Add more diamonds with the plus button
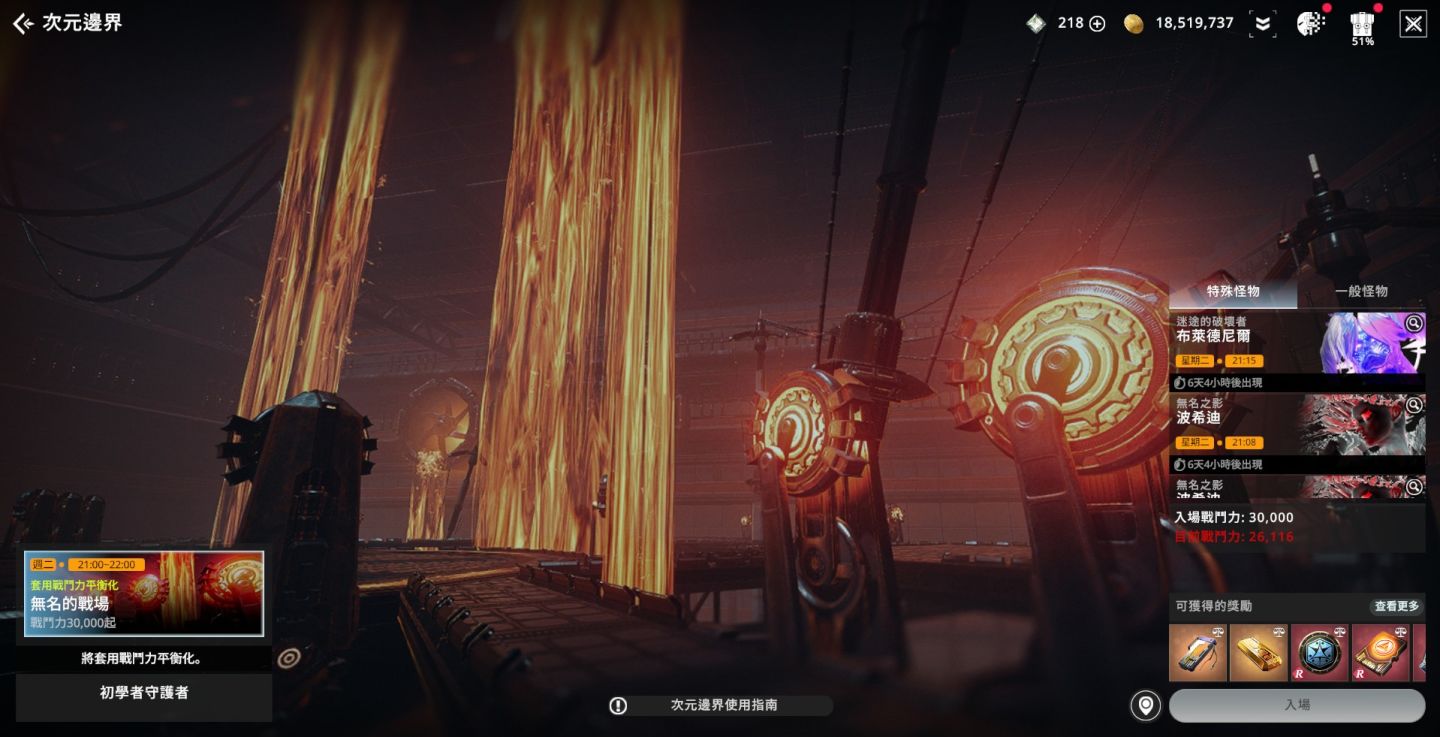Screen dimensions: 1440x737 pyautogui.click(x=1097, y=24)
